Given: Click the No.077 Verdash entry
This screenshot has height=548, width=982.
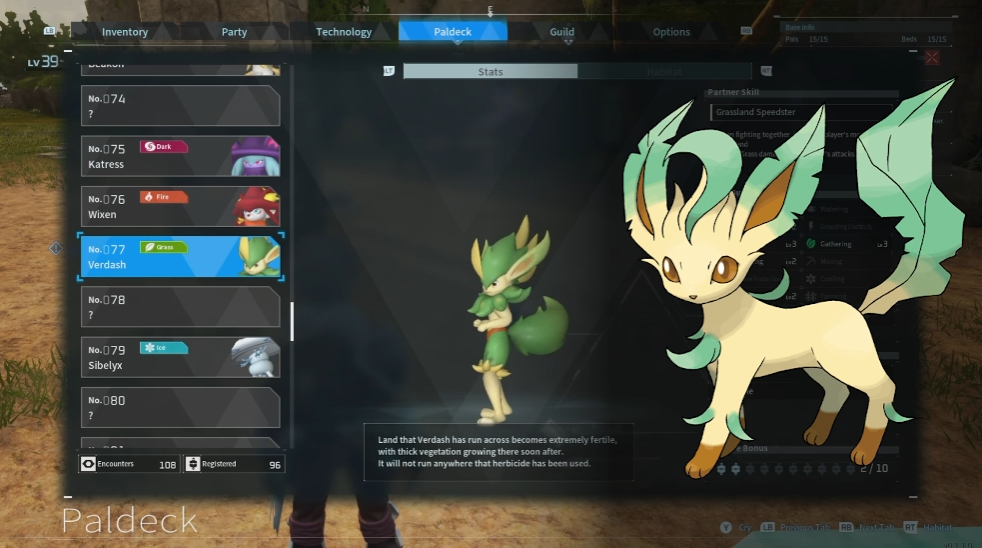Looking at the screenshot, I should point(180,256).
